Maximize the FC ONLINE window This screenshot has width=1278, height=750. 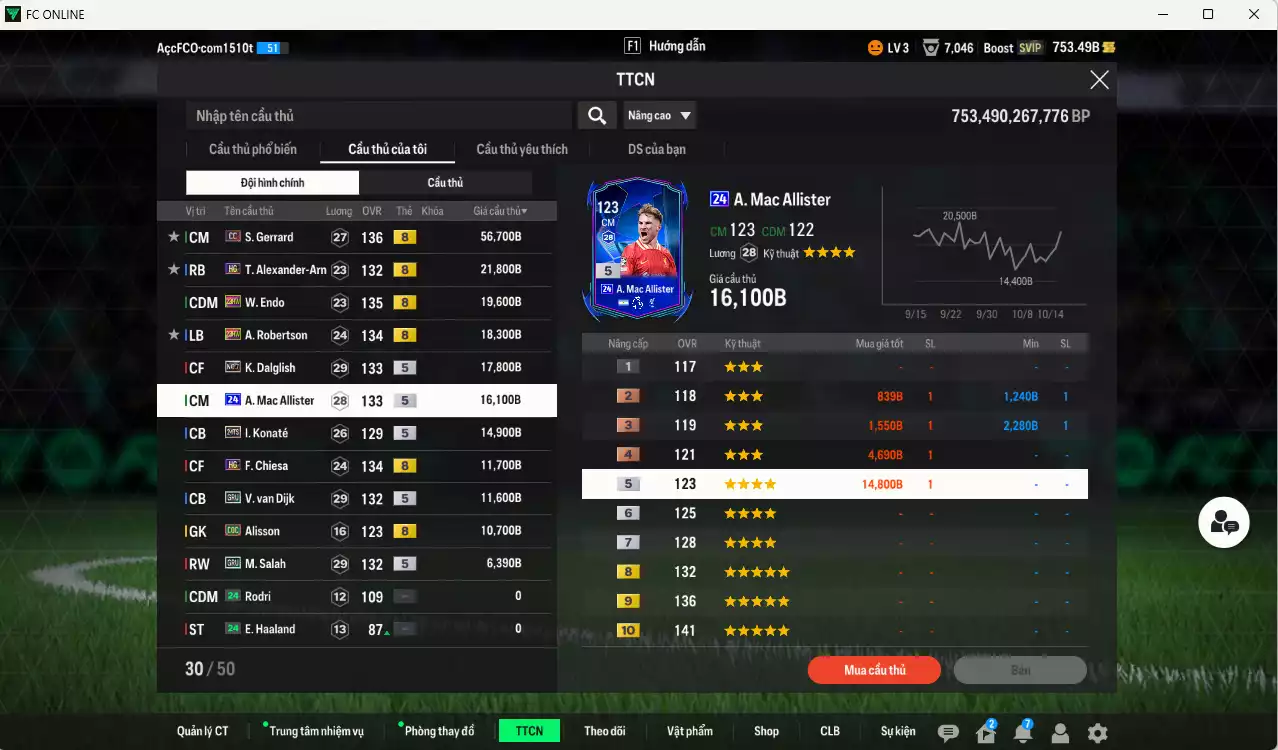click(1208, 14)
